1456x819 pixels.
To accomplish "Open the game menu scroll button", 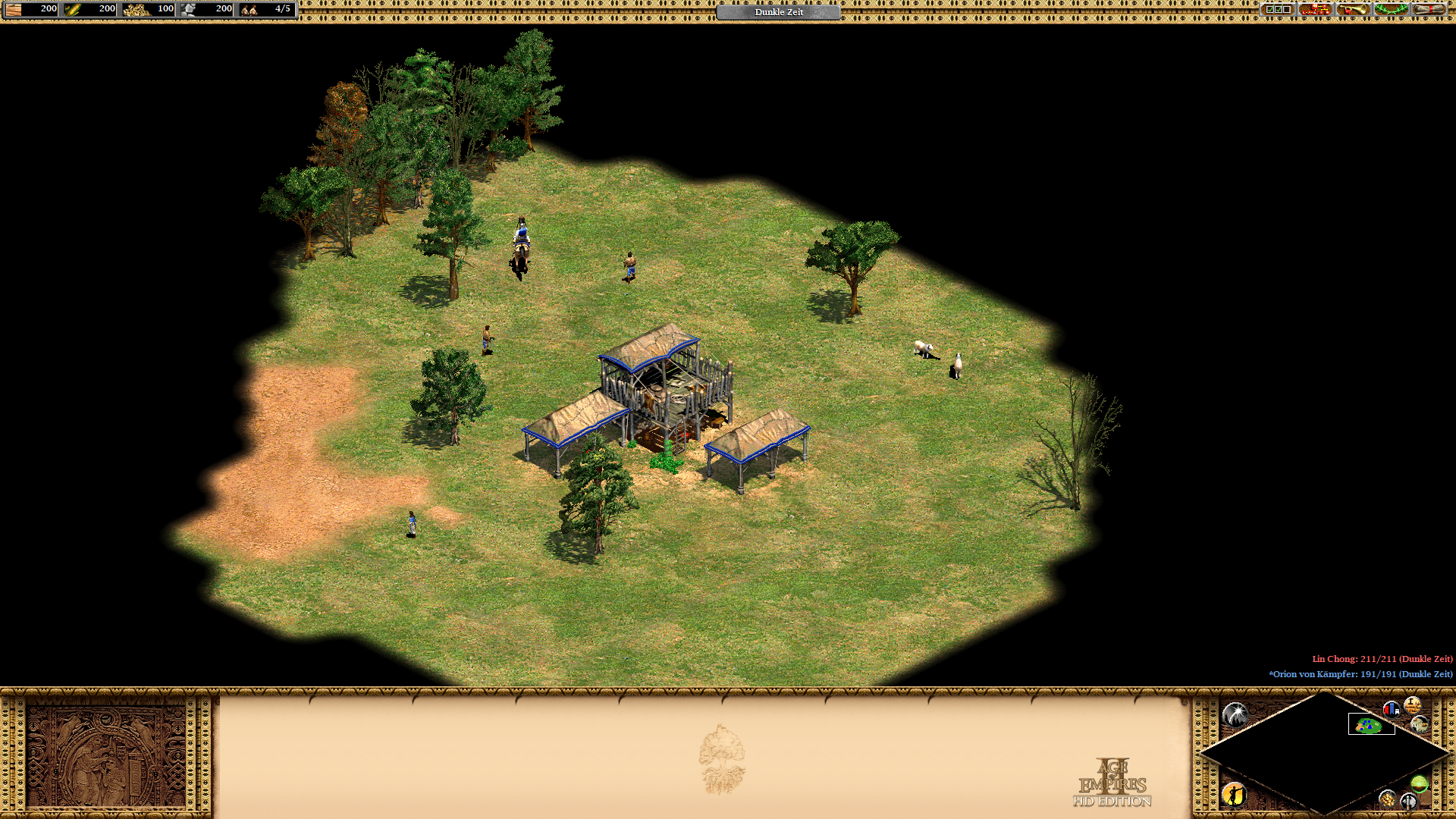I will pyautogui.click(x=1429, y=10).
